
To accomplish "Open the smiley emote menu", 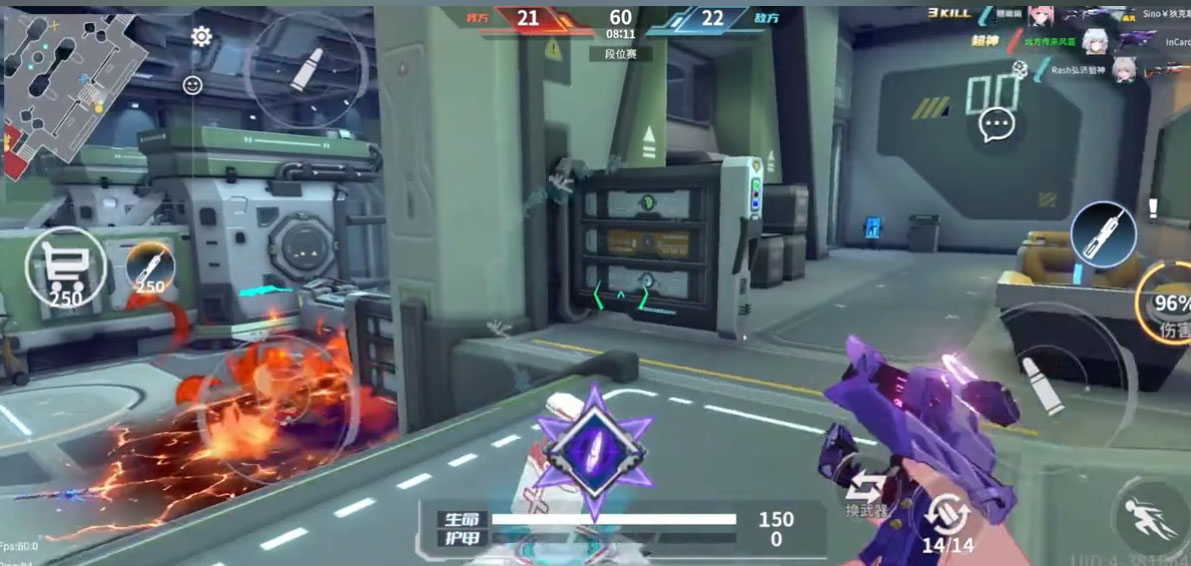I will point(193,85).
